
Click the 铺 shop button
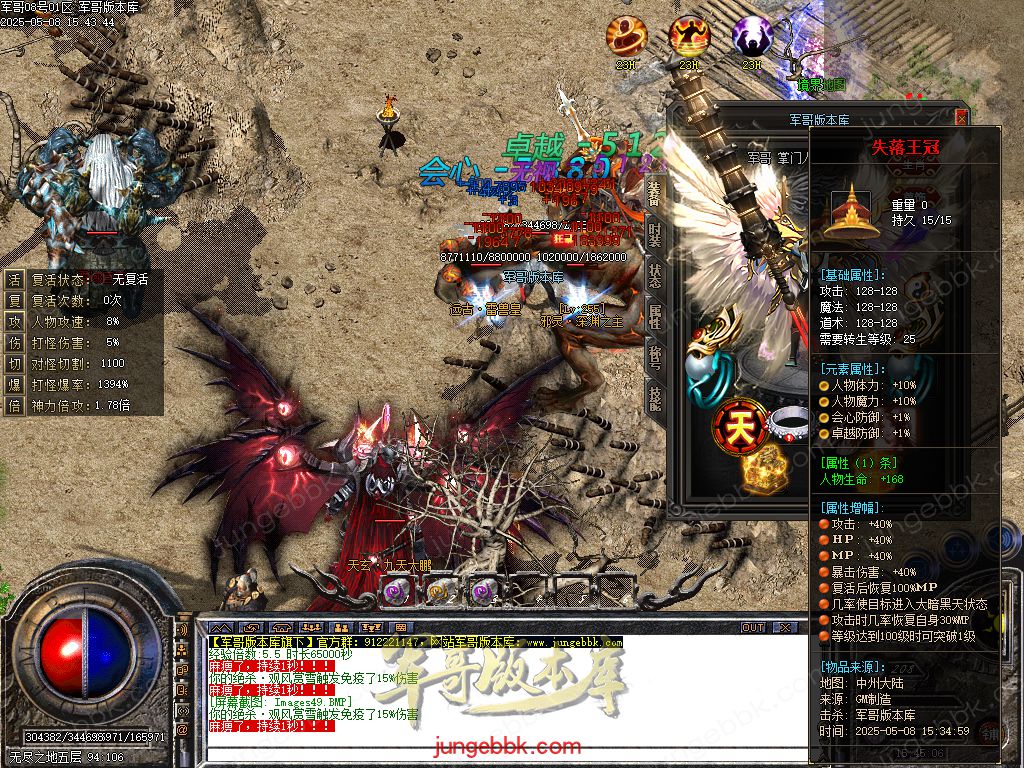tap(988, 732)
